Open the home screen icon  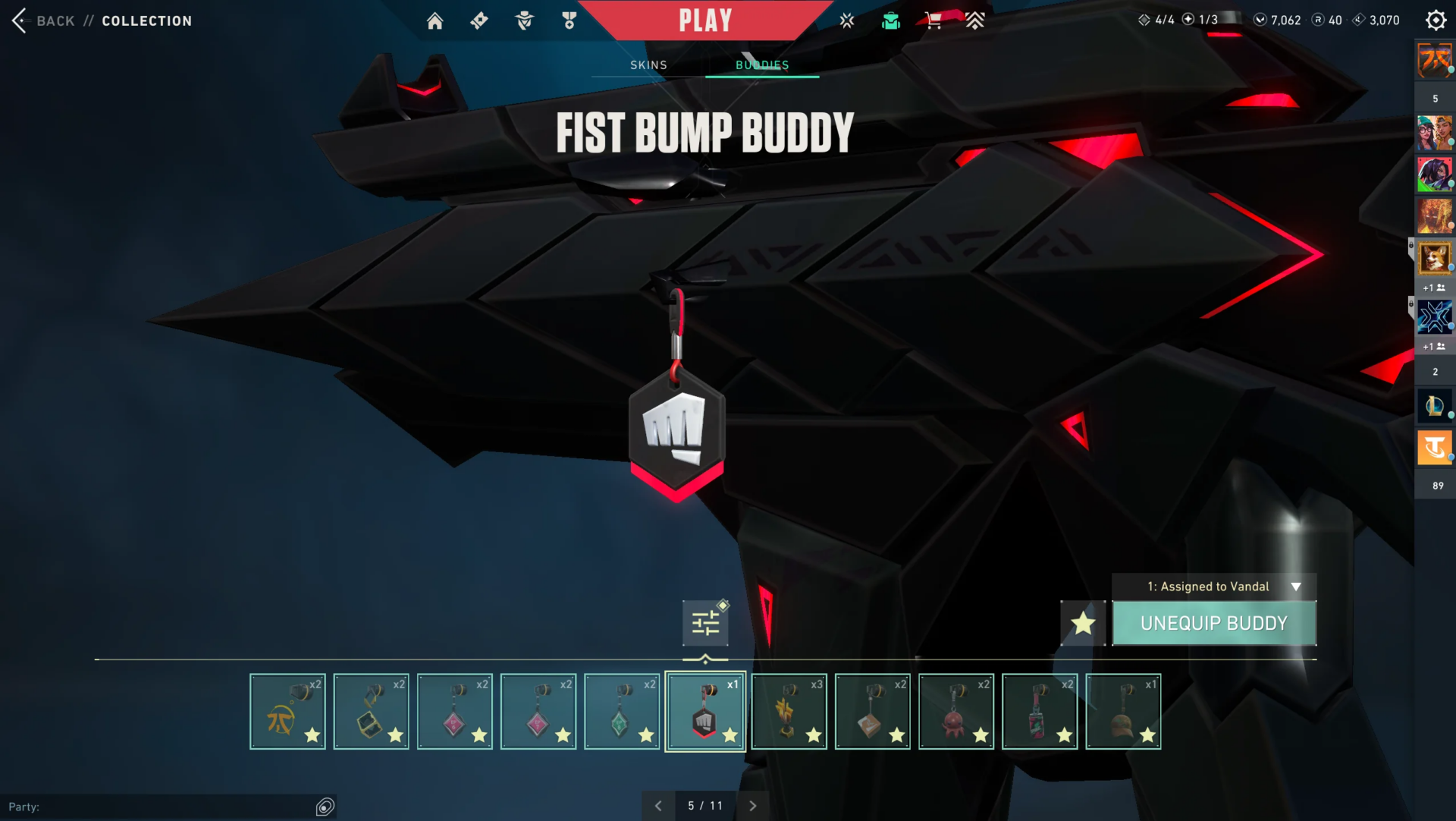(x=435, y=20)
